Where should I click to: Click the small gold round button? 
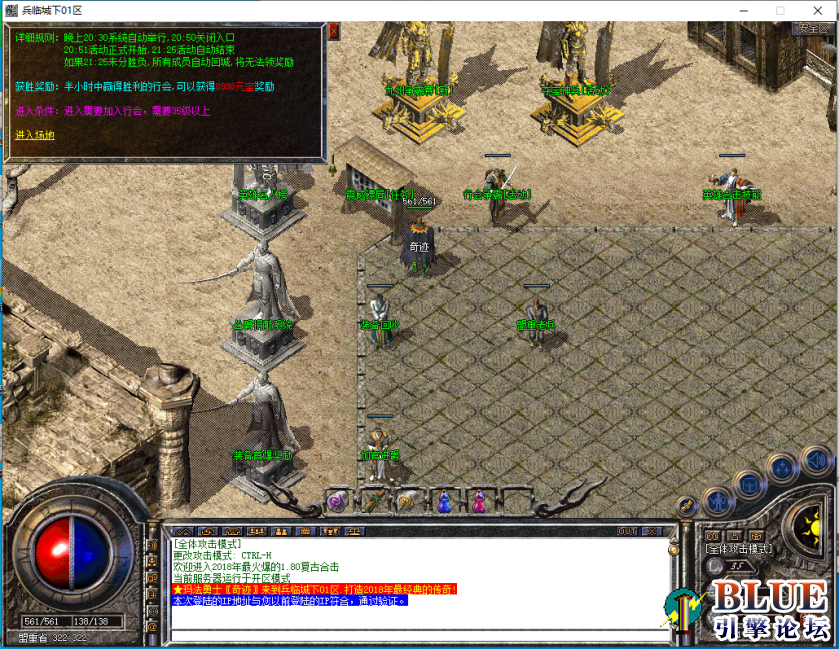click(x=686, y=507)
